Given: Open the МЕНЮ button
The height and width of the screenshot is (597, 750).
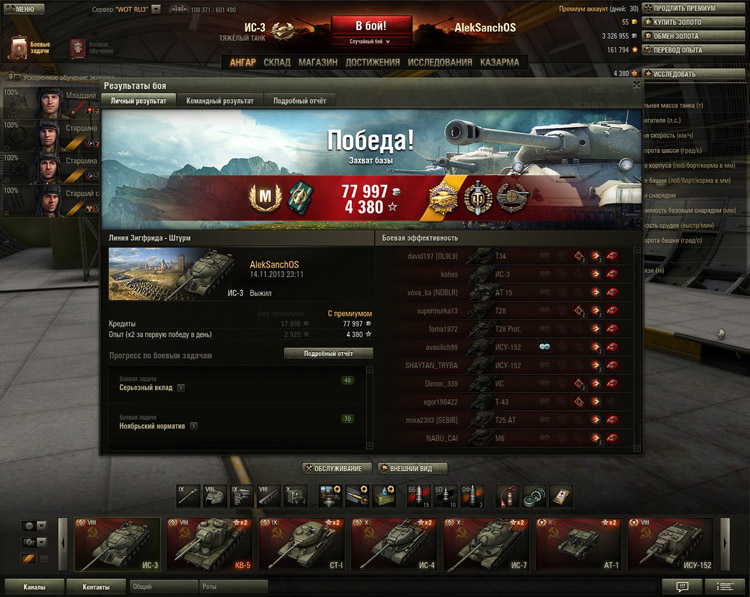Looking at the screenshot, I should (23, 8).
